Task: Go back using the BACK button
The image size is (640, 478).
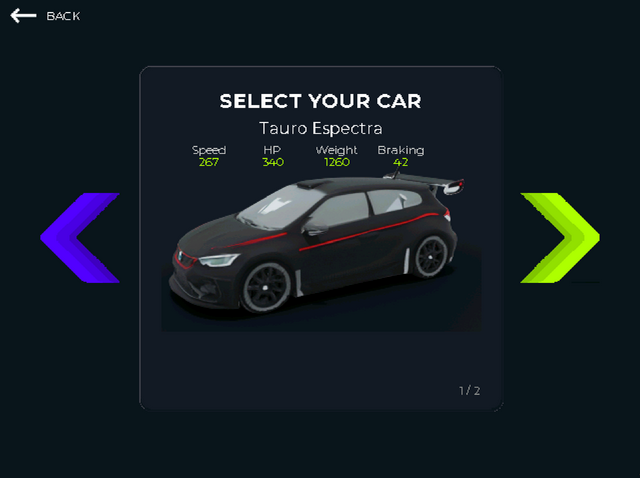Action: click(45, 16)
